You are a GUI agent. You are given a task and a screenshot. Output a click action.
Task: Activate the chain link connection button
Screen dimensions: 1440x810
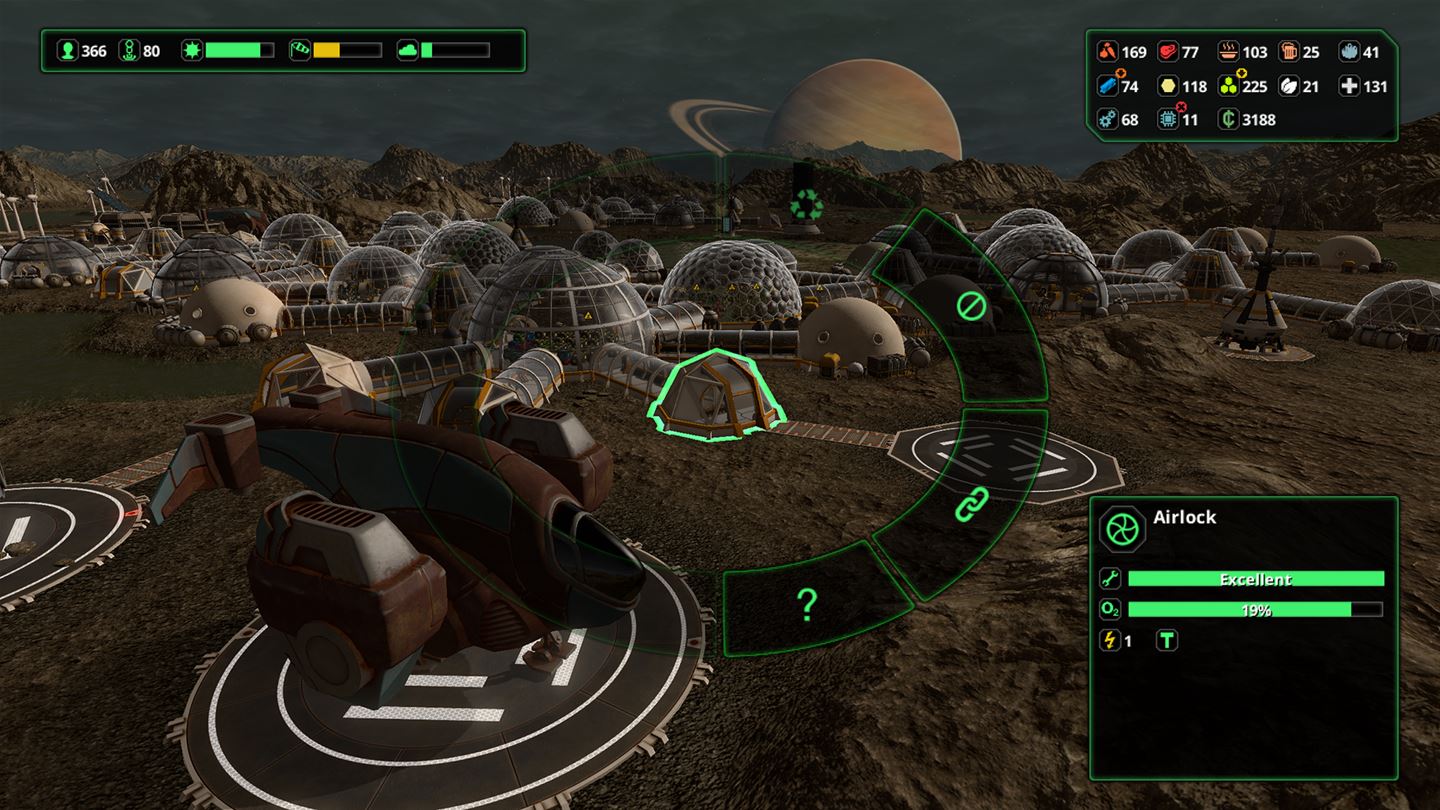point(971,504)
